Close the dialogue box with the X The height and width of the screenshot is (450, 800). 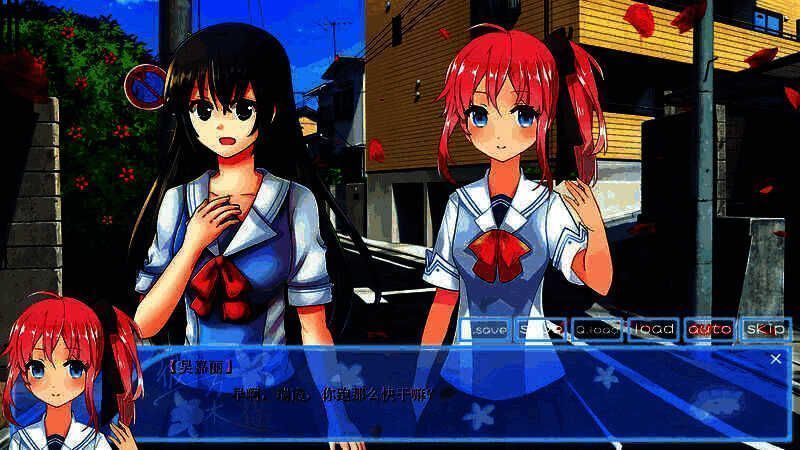[776, 358]
